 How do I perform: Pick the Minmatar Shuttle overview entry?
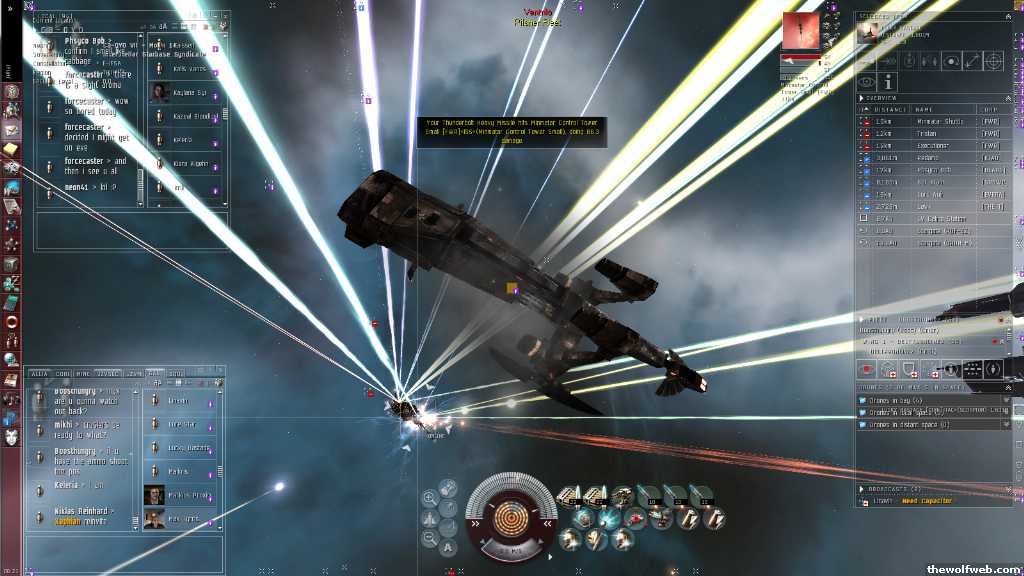[x=930, y=121]
